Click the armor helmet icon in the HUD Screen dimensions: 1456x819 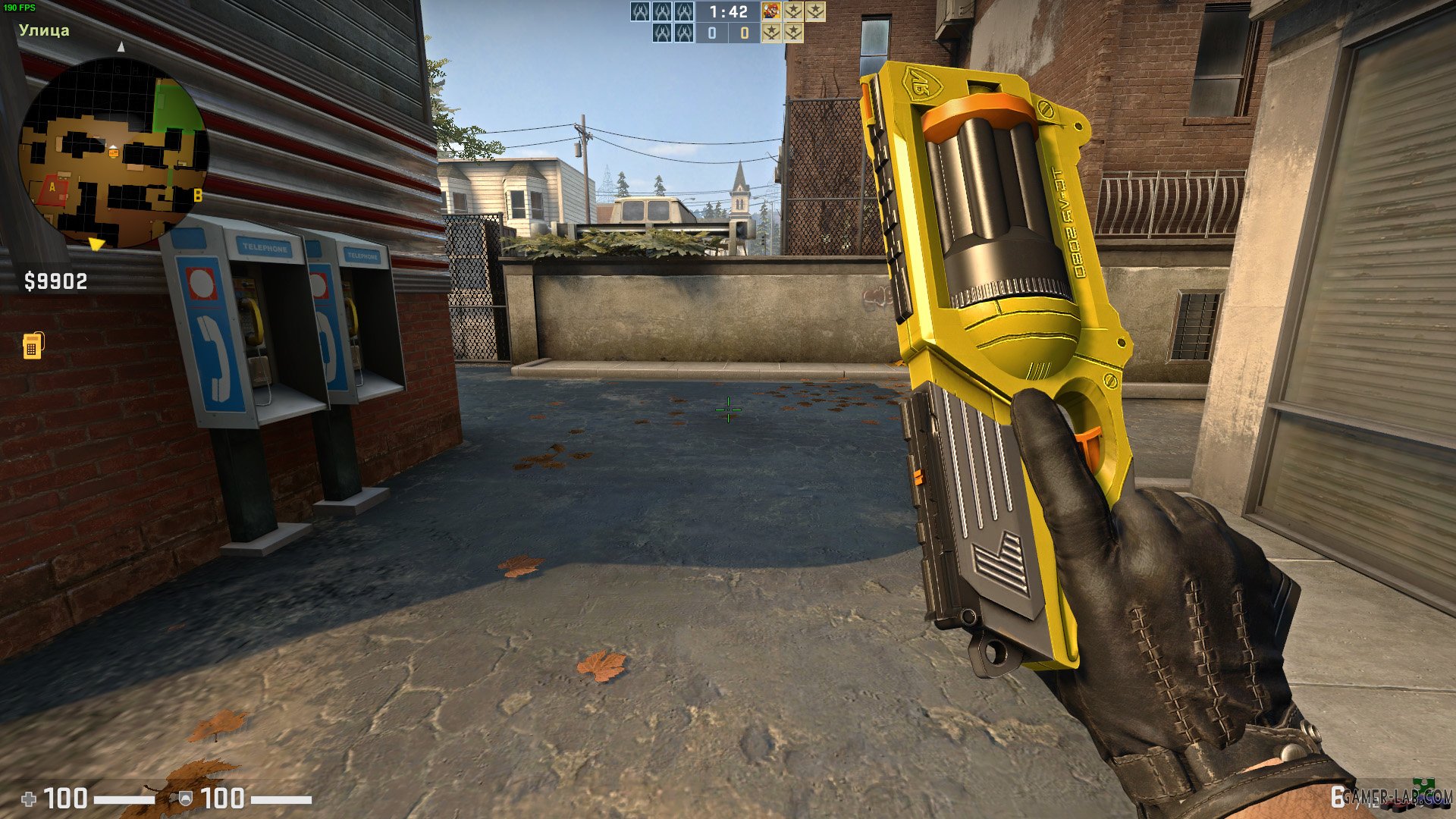[x=186, y=798]
